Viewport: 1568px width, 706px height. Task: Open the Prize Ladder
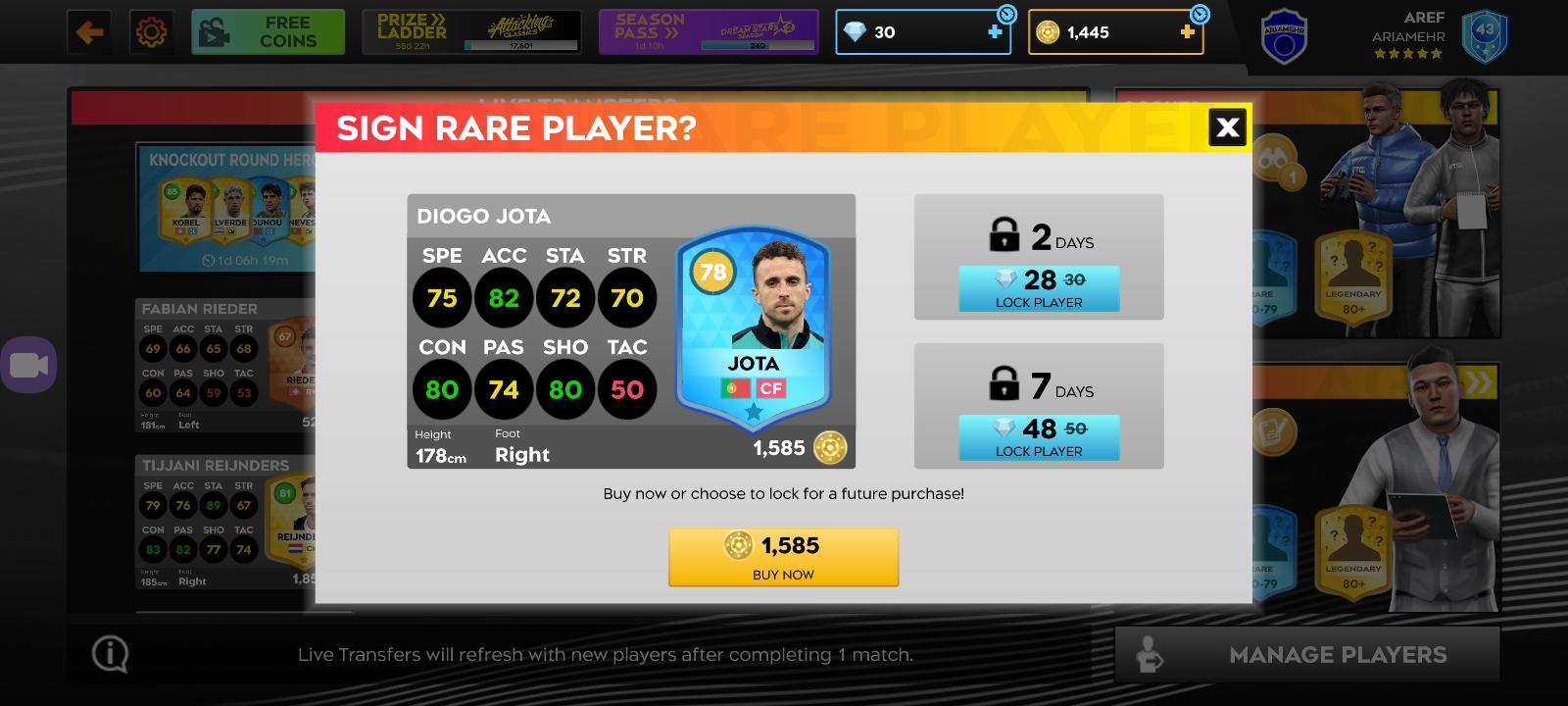point(470,32)
